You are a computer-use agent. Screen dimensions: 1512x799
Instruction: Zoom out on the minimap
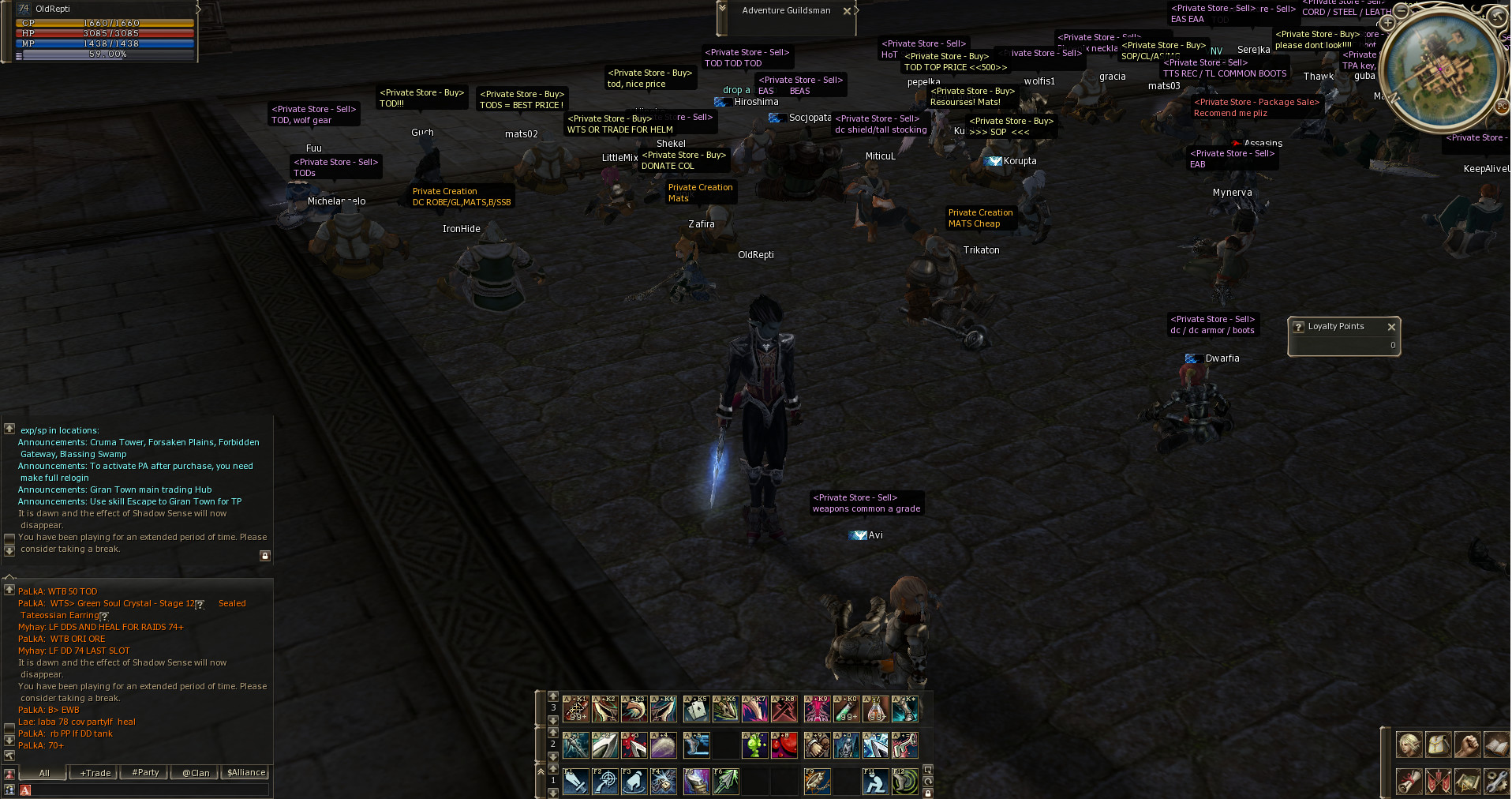[1402, 11]
